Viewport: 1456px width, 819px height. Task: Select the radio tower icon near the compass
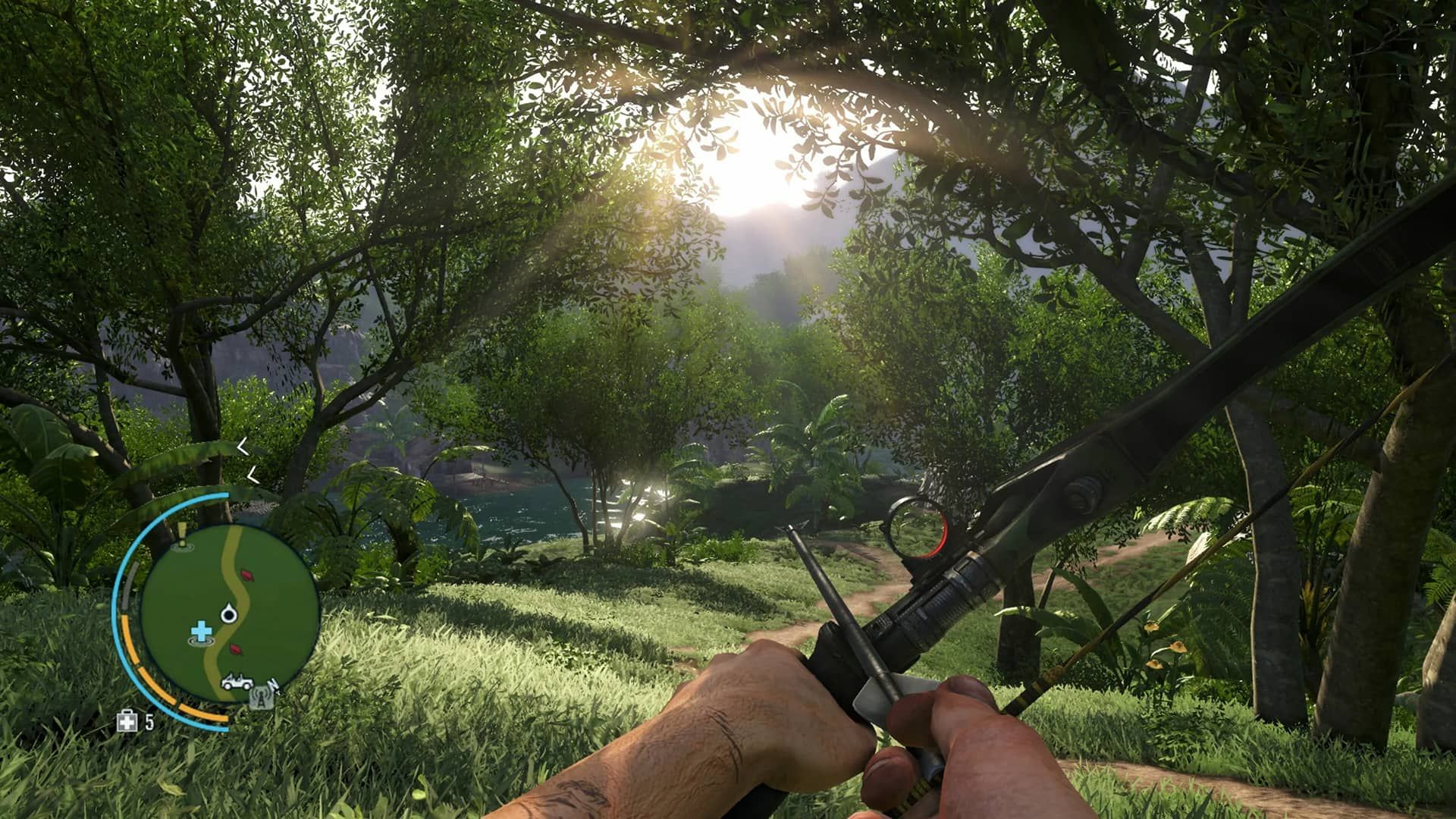tap(262, 698)
